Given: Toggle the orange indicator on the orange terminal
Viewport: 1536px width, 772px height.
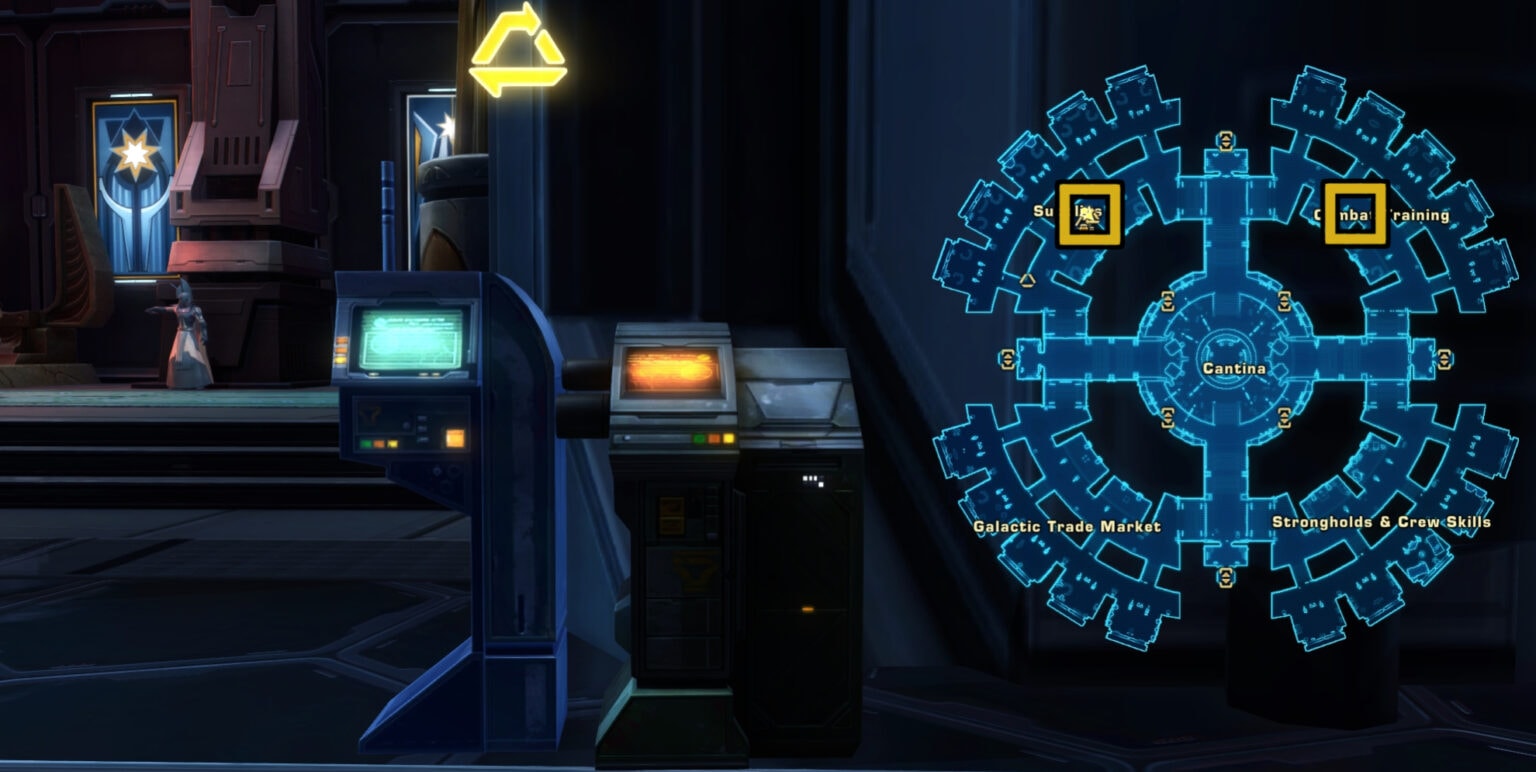Looking at the screenshot, I should (714, 438).
